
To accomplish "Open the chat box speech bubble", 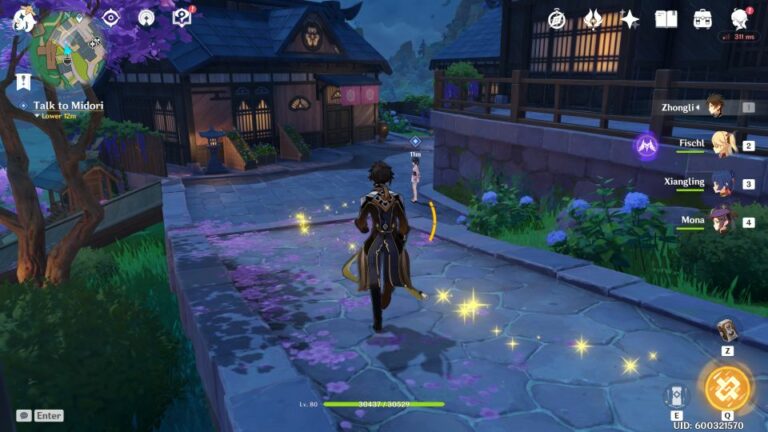I will [23, 415].
